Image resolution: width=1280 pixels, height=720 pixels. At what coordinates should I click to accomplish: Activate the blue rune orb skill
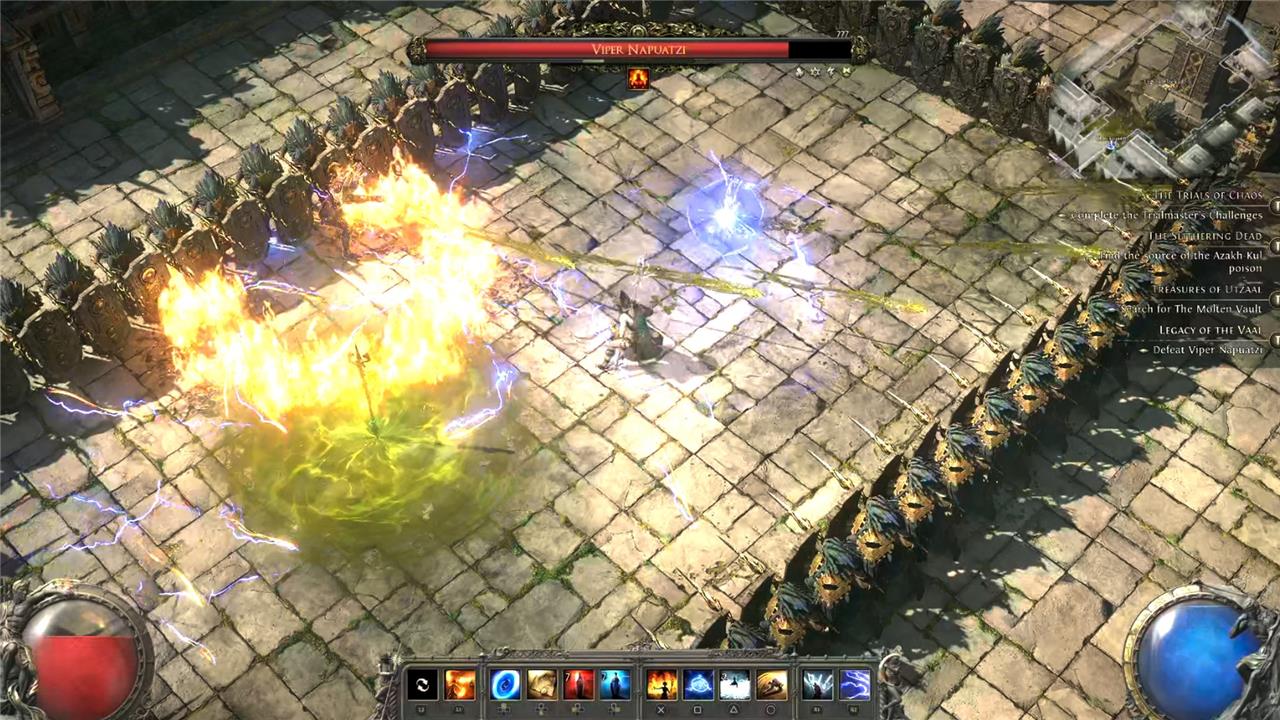coord(698,685)
